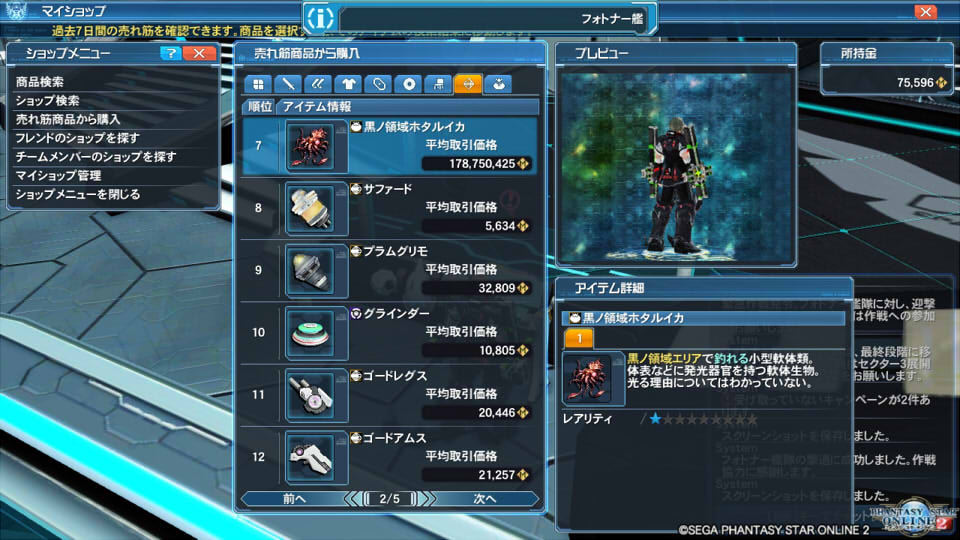This screenshot has width=960, height=540.
Task: Select チームメンバーのショップを探す
Action: click(x=96, y=157)
